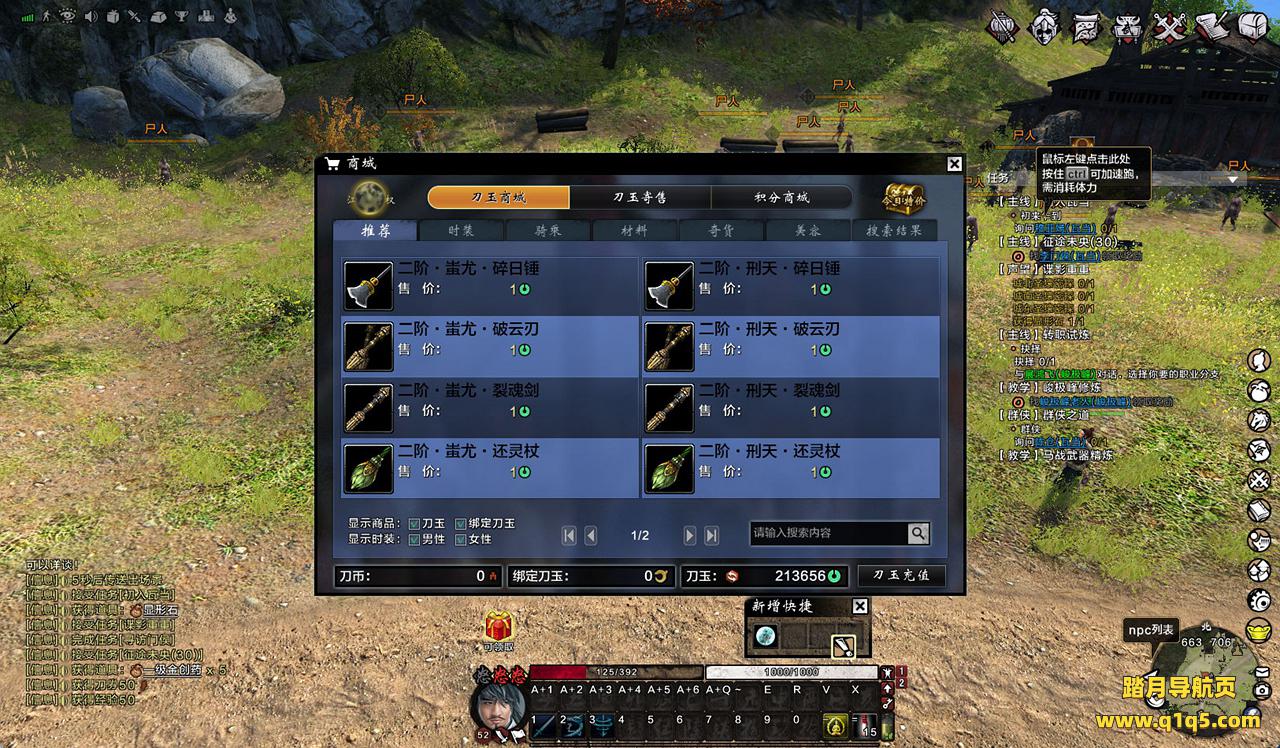Toggle the 绑定刀玉 display checkbox
The image size is (1280, 748).
point(461,523)
